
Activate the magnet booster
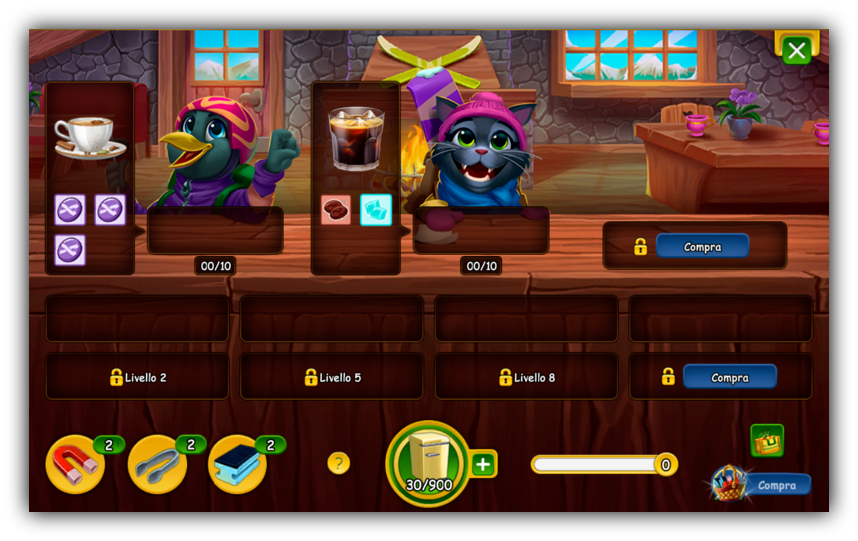coord(75,464)
